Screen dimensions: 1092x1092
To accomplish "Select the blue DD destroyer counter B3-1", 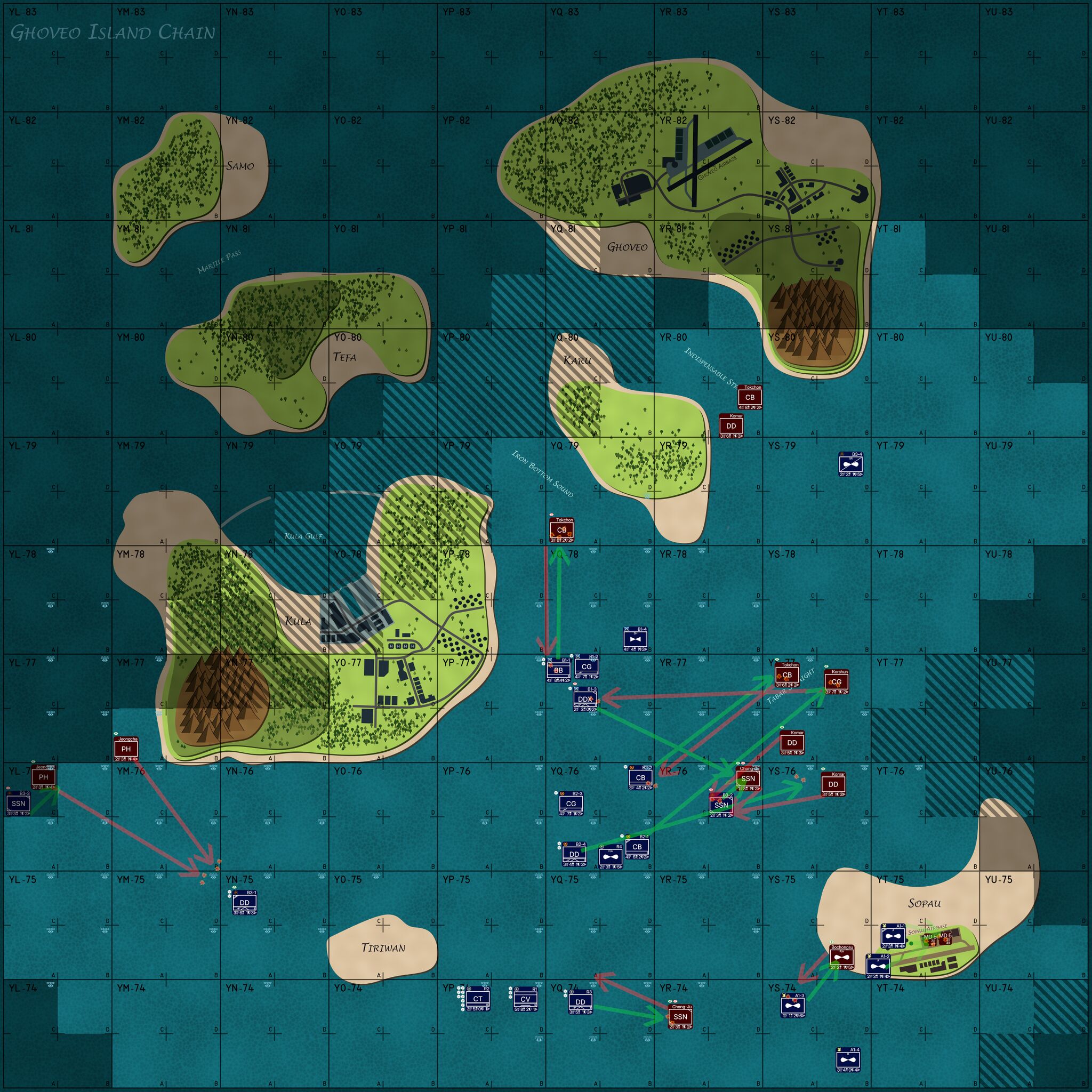I will coord(244,903).
